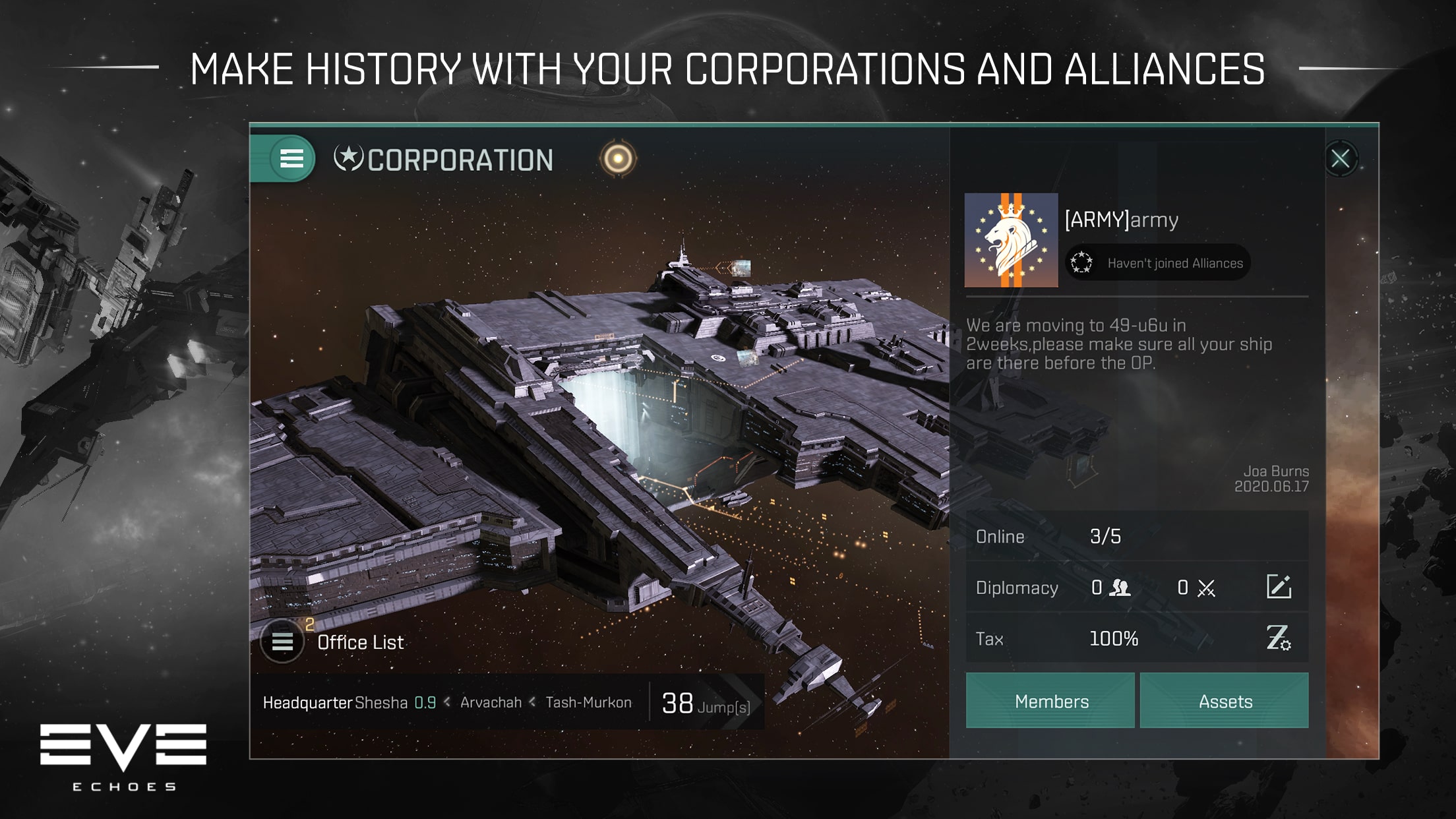Image resolution: width=1456 pixels, height=819 pixels.
Task: Select the Arvachah constellation link
Action: pyautogui.click(x=491, y=703)
